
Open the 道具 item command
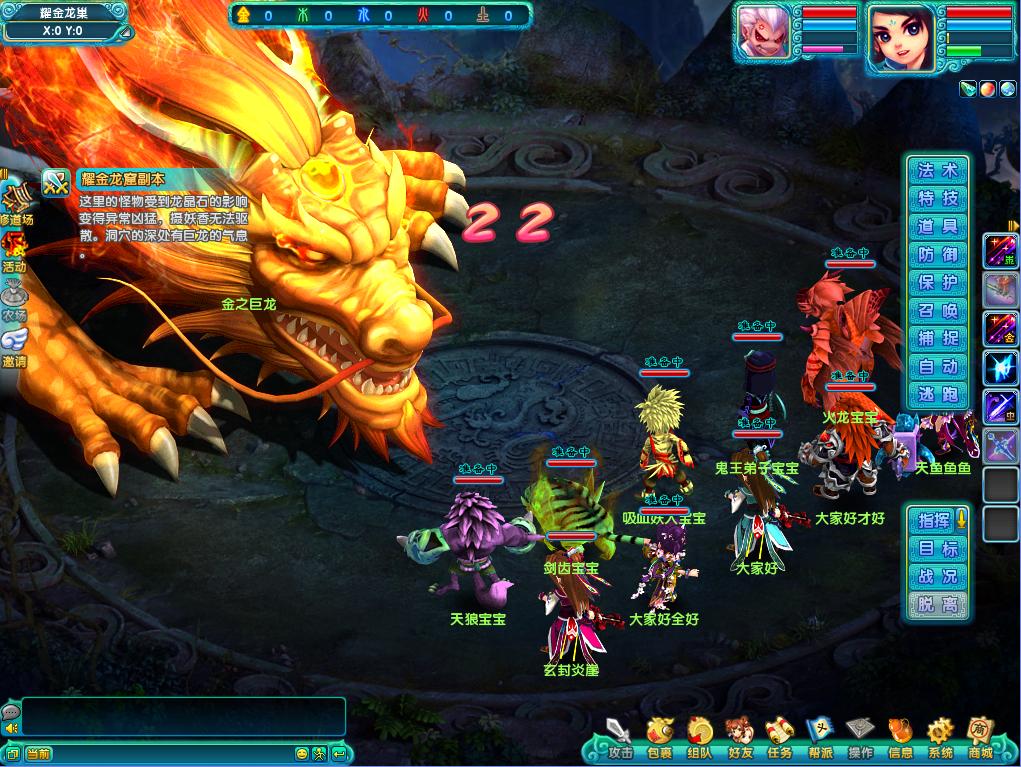(937, 227)
